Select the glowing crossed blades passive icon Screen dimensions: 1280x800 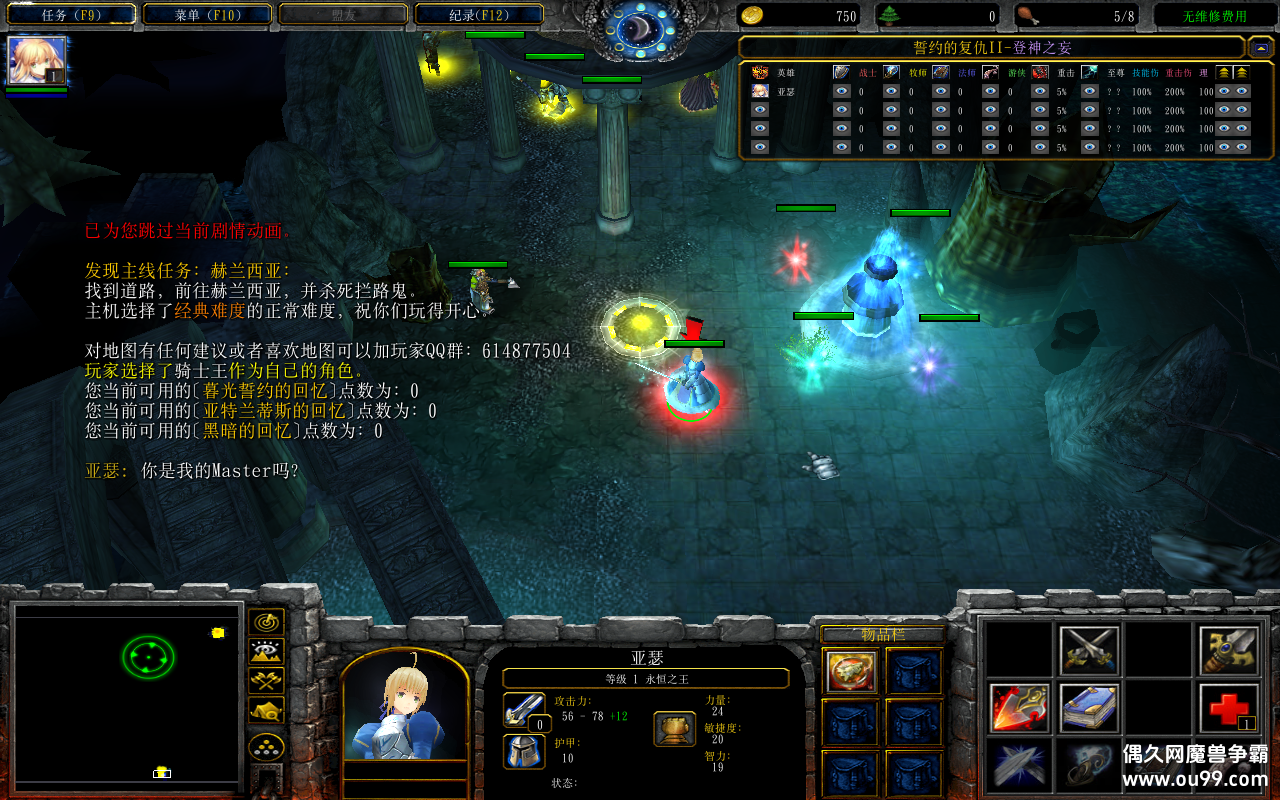tap(1019, 765)
